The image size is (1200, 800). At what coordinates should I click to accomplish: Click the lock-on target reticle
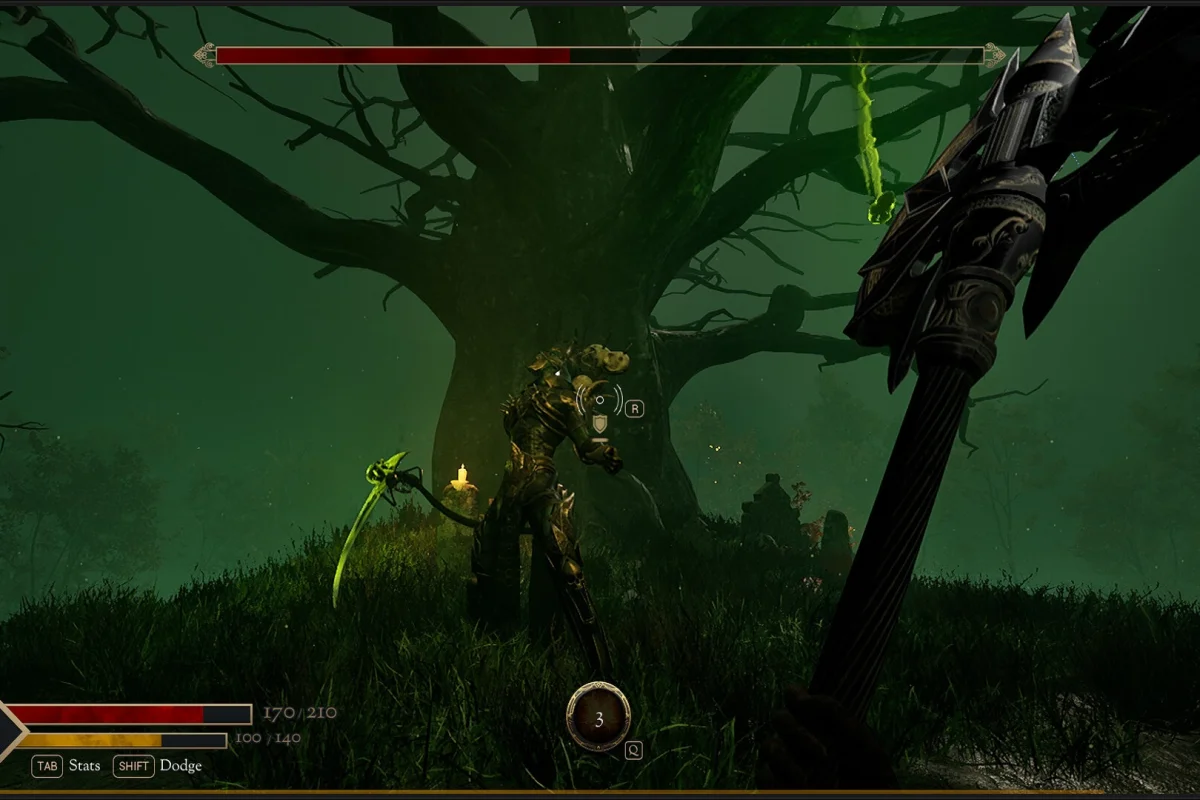click(600, 400)
